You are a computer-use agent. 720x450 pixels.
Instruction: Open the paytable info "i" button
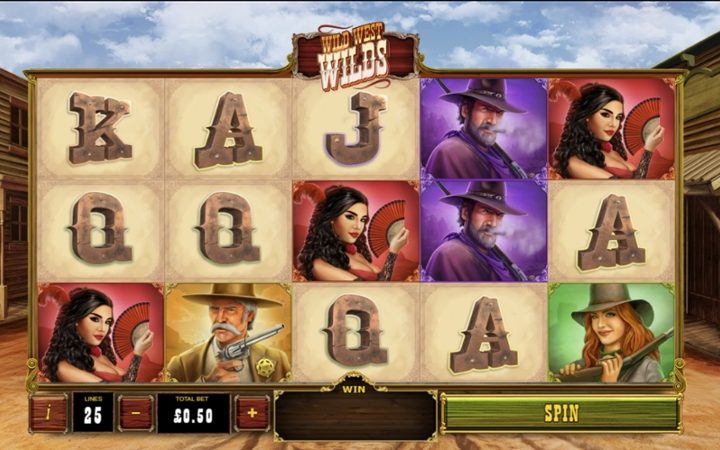[47, 412]
